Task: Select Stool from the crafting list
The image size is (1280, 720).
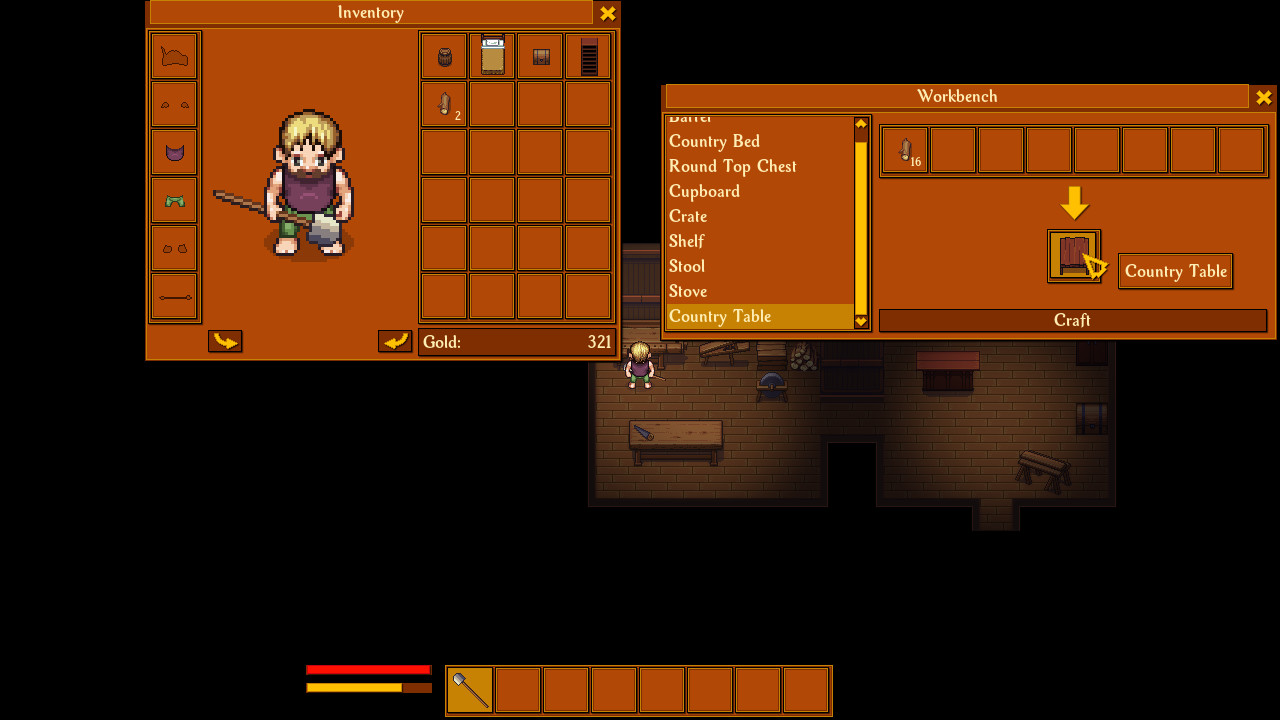Action: 687,266
